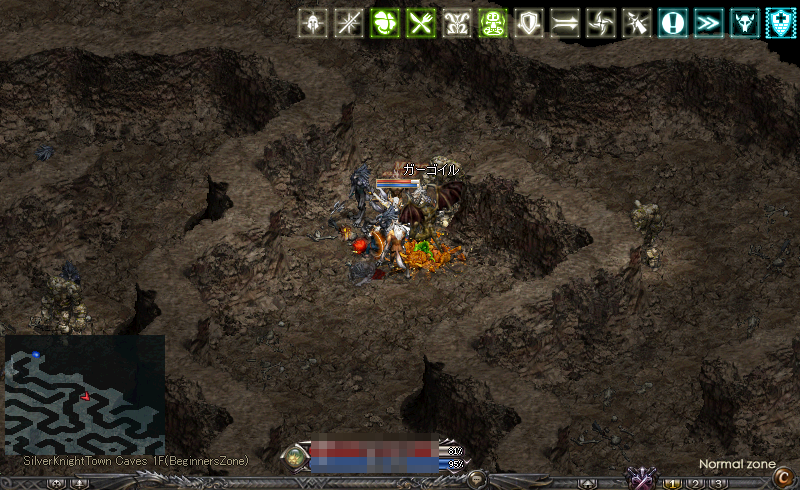The width and height of the screenshot is (800, 490).
Task: Click the round character portrait emblem
Action: [296, 458]
